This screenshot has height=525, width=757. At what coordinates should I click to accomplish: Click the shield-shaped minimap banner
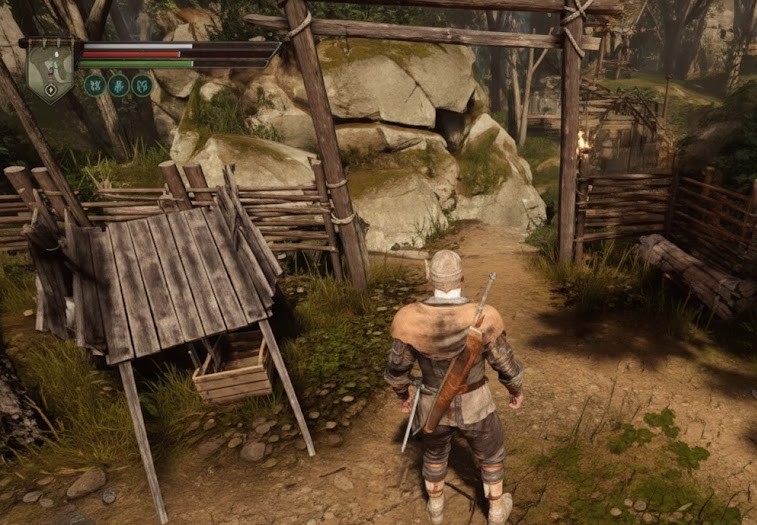[50, 70]
